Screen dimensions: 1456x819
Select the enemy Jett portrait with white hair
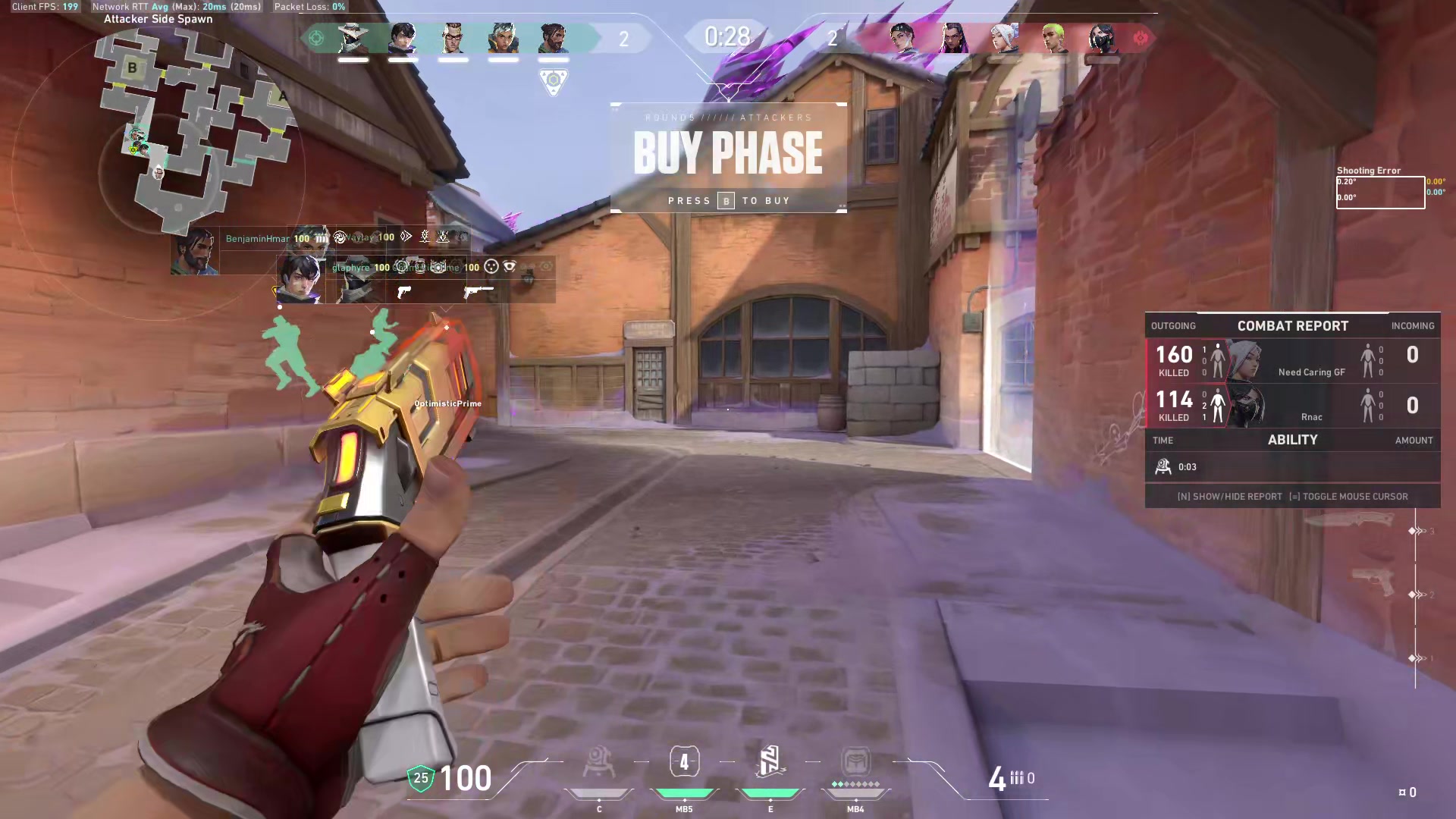pyautogui.click(x=1003, y=38)
